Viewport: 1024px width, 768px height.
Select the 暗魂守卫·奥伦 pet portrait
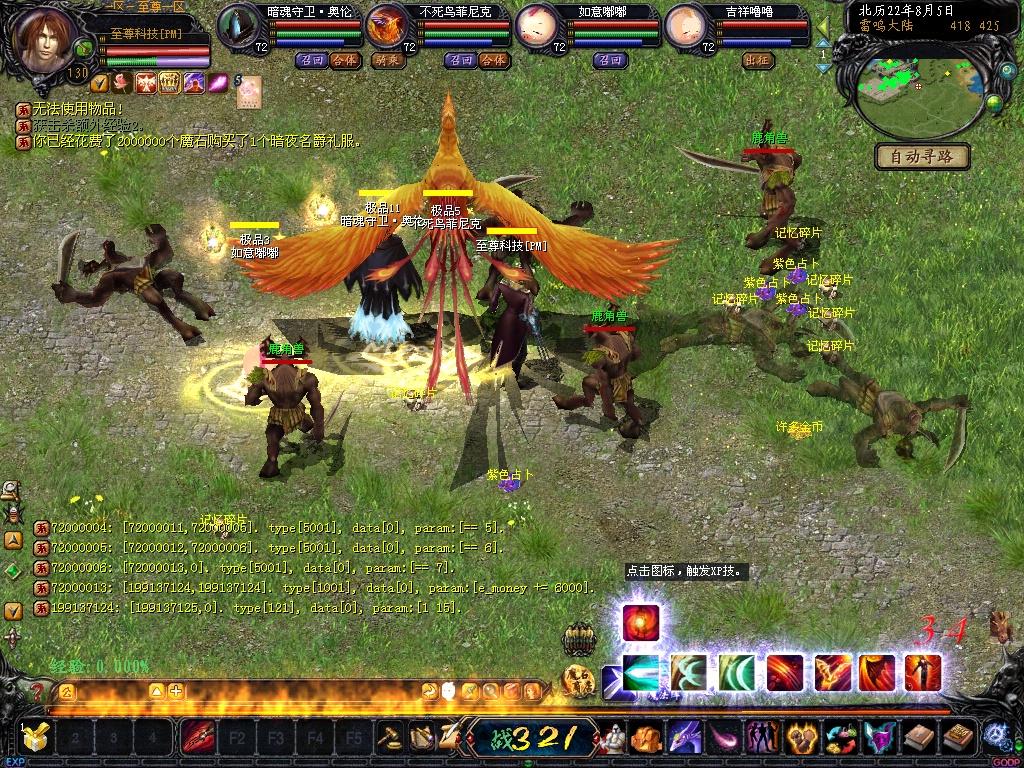point(239,26)
